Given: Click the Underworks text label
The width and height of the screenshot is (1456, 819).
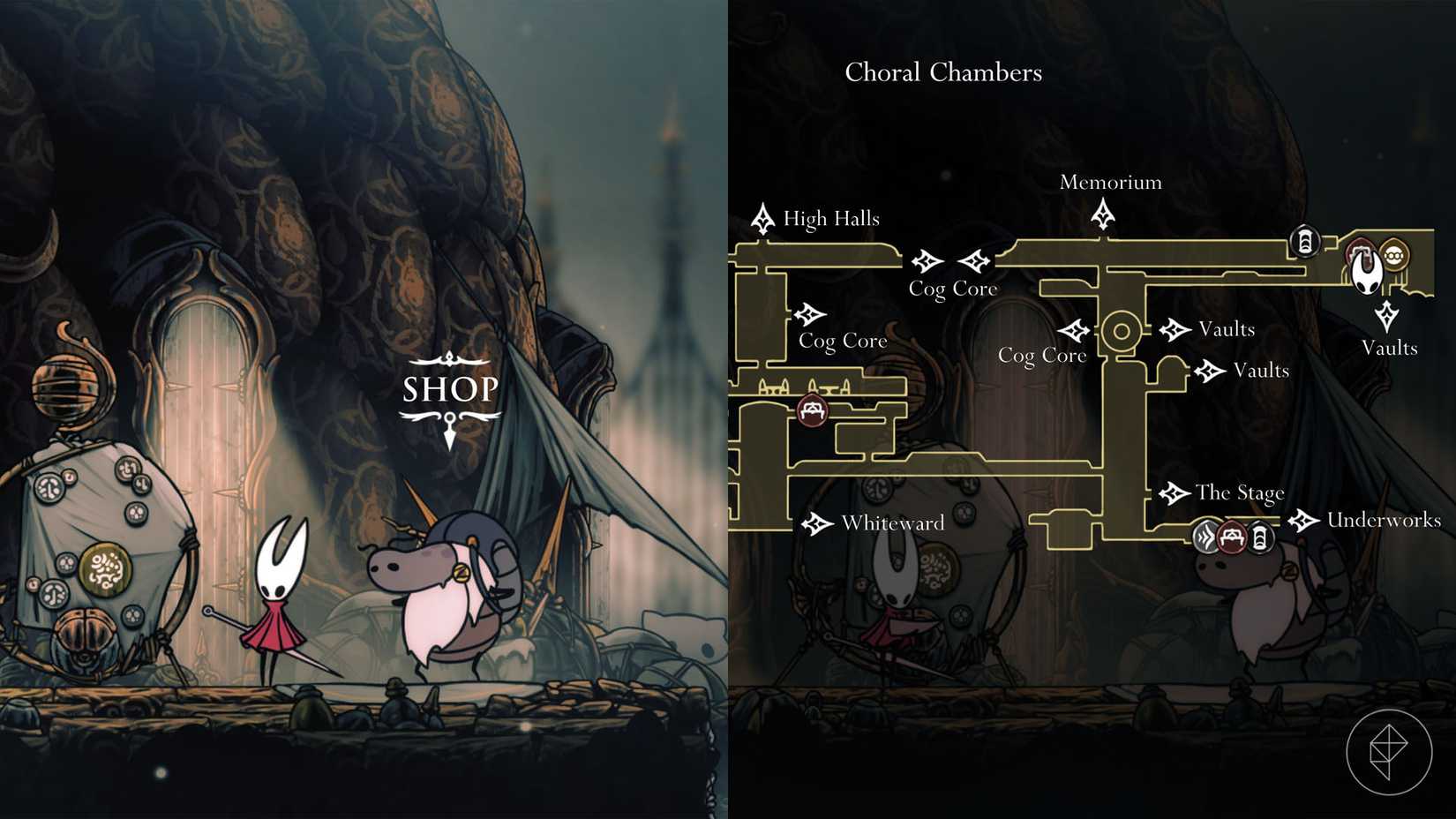Looking at the screenshot, I should [1384, 521].
